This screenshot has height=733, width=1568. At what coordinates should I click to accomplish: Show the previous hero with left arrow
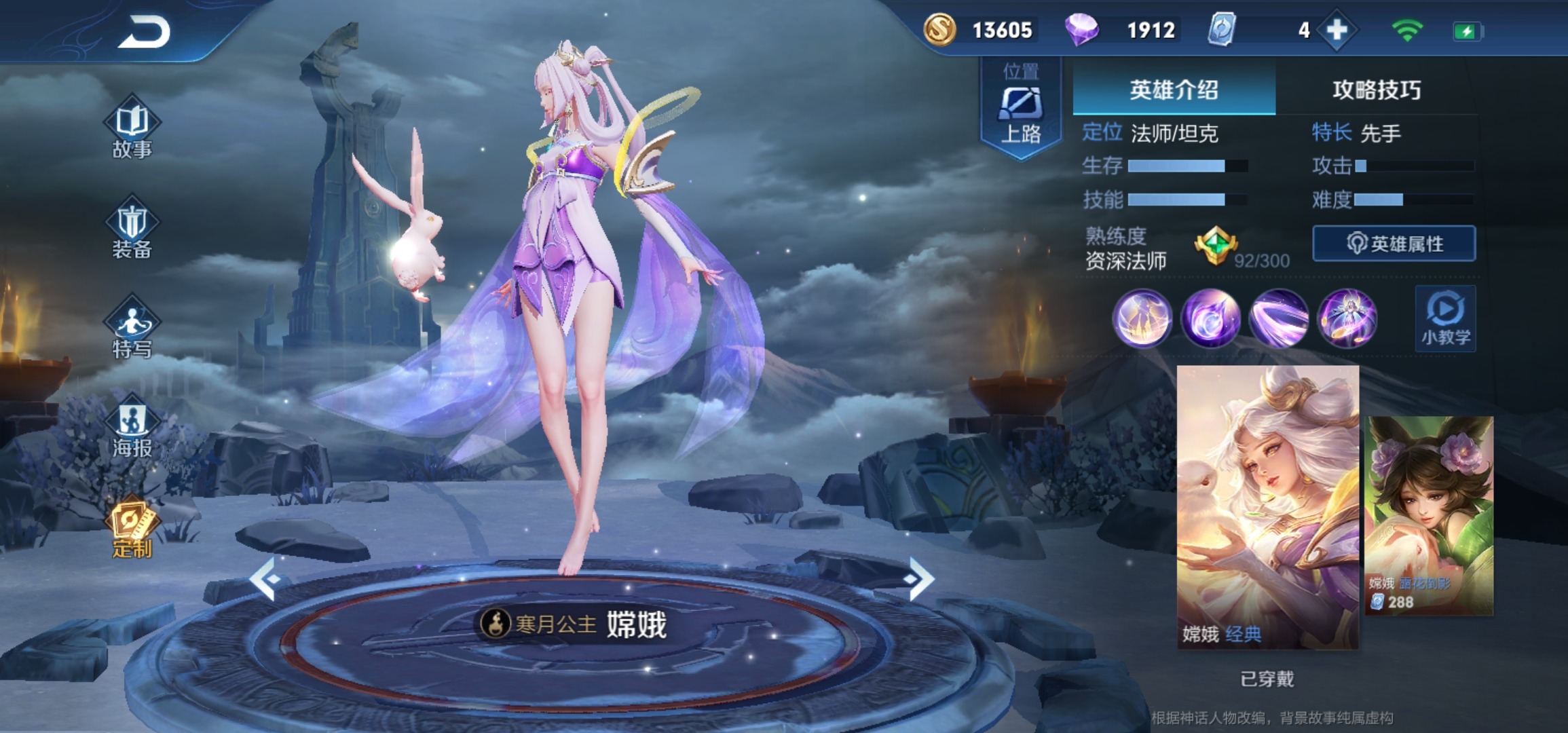coord(265,578)
